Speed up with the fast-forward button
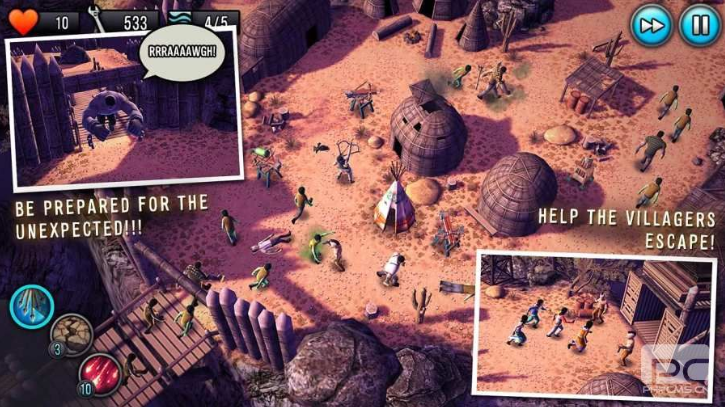Viewport: 725px width, 407px height. [650, 23]
